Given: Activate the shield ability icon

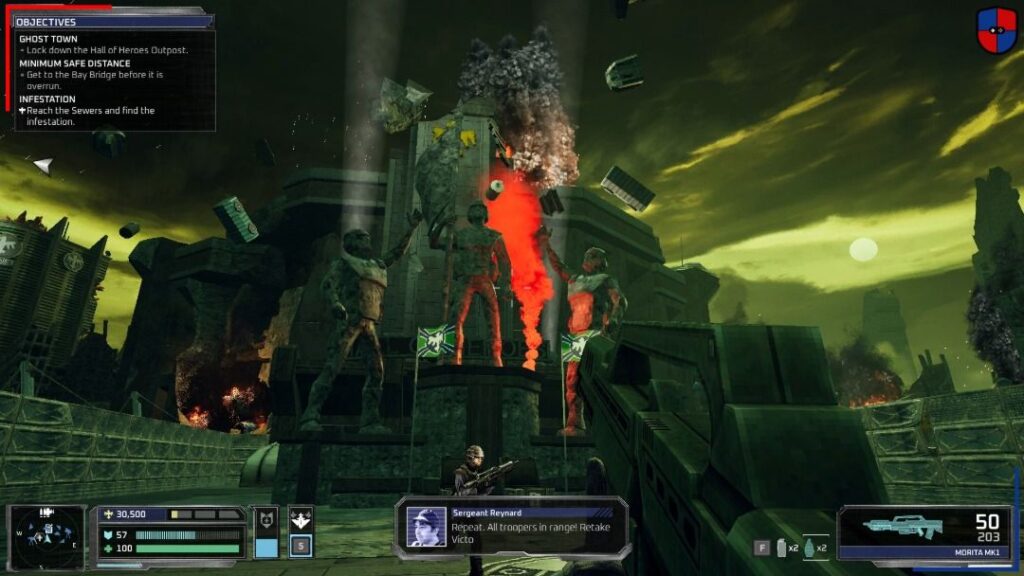Looking at the screenshot, I should click(267, 520).
